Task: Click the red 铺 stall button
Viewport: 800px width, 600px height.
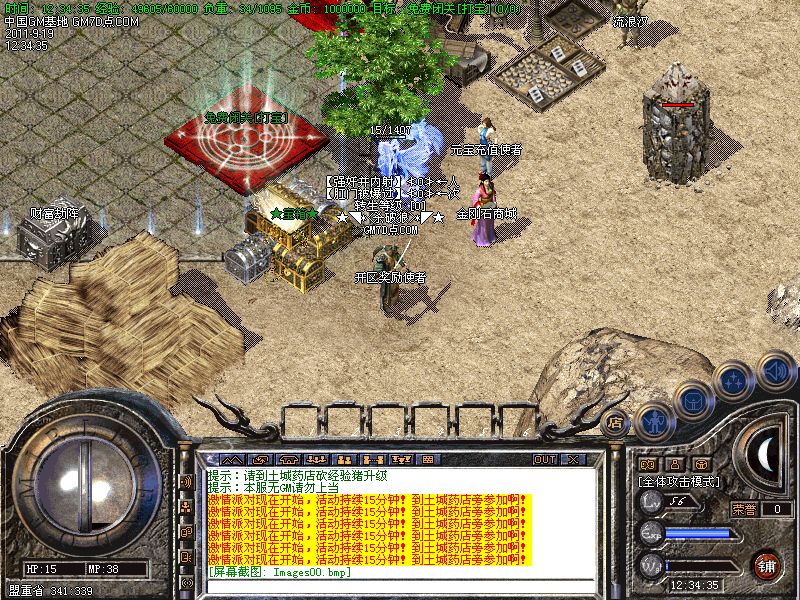Action: pyautogui.click(x=767, y=564)
